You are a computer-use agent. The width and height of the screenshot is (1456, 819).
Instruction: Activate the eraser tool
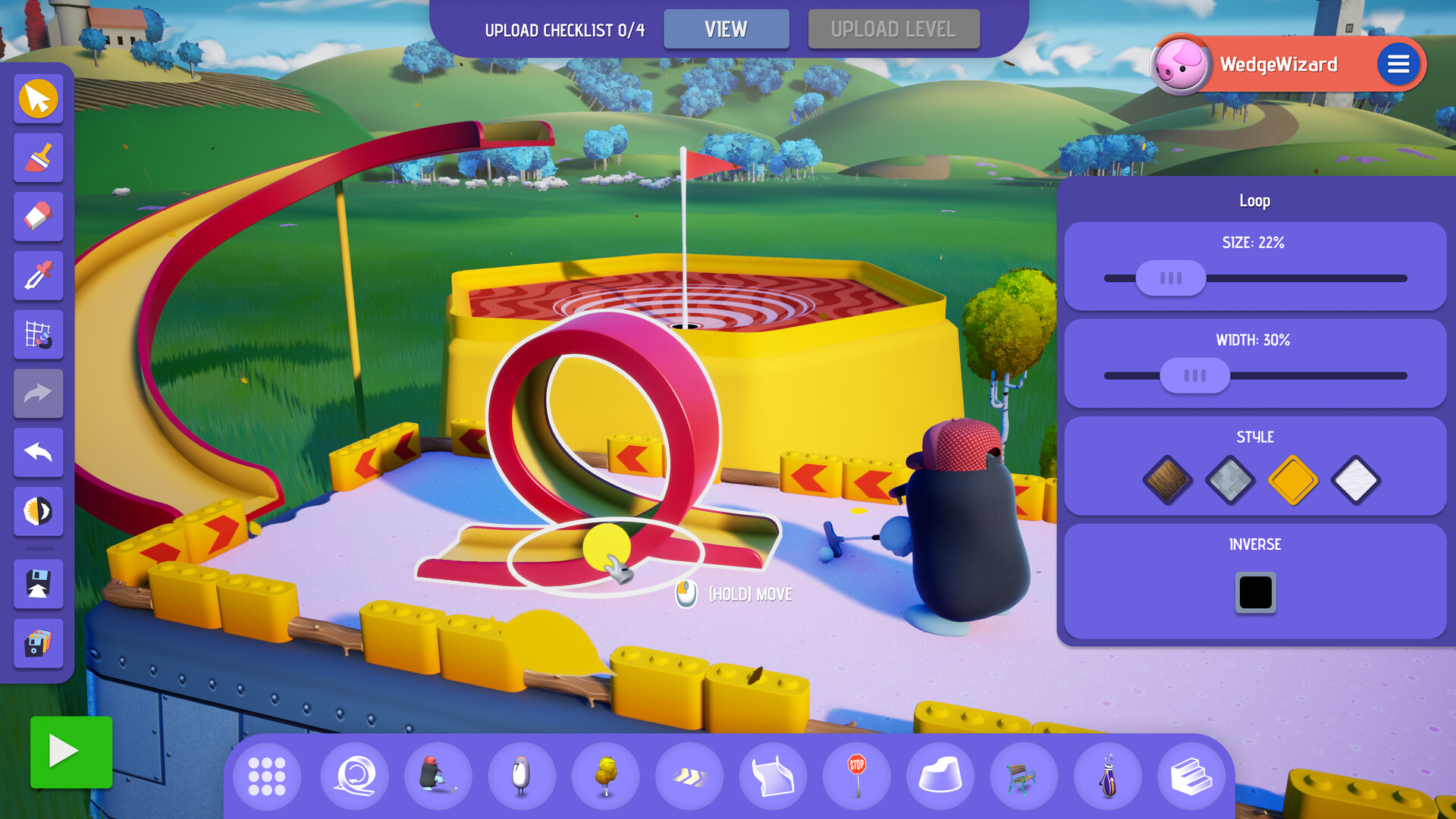pyautogui.click(x=38, y=217)
